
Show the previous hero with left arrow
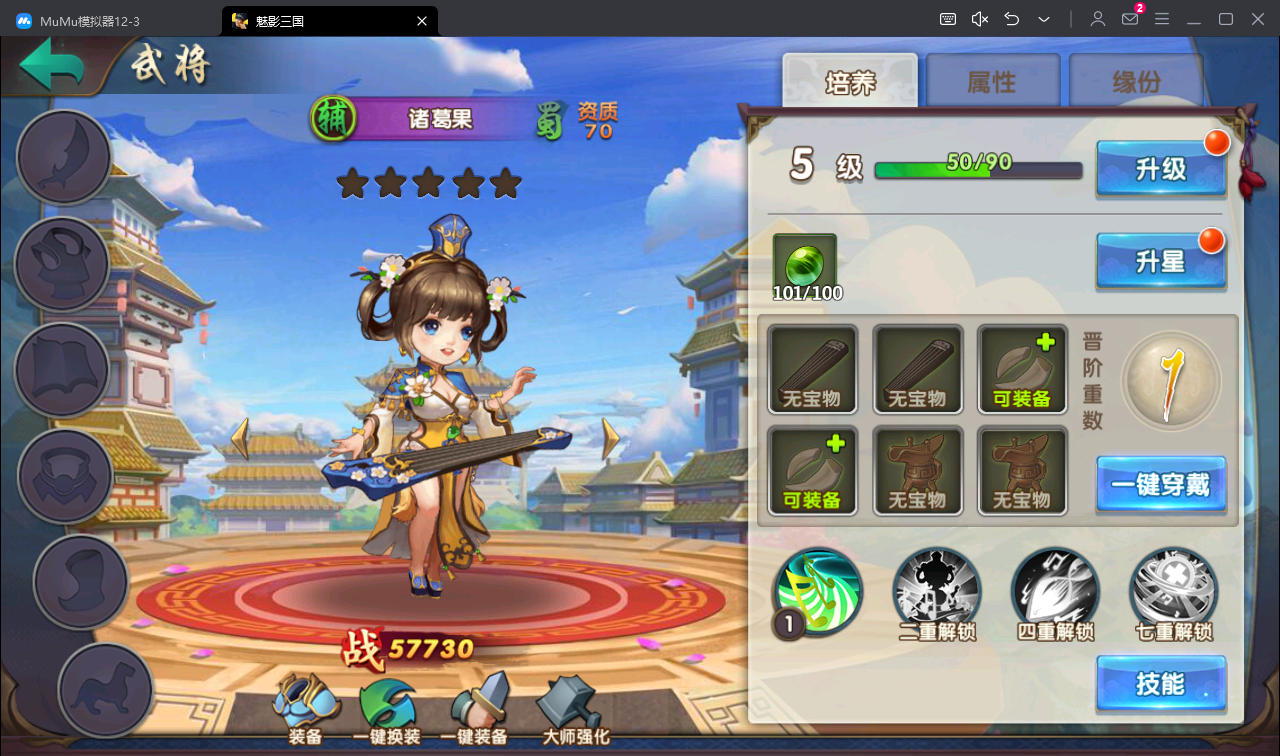click(240, 438)
